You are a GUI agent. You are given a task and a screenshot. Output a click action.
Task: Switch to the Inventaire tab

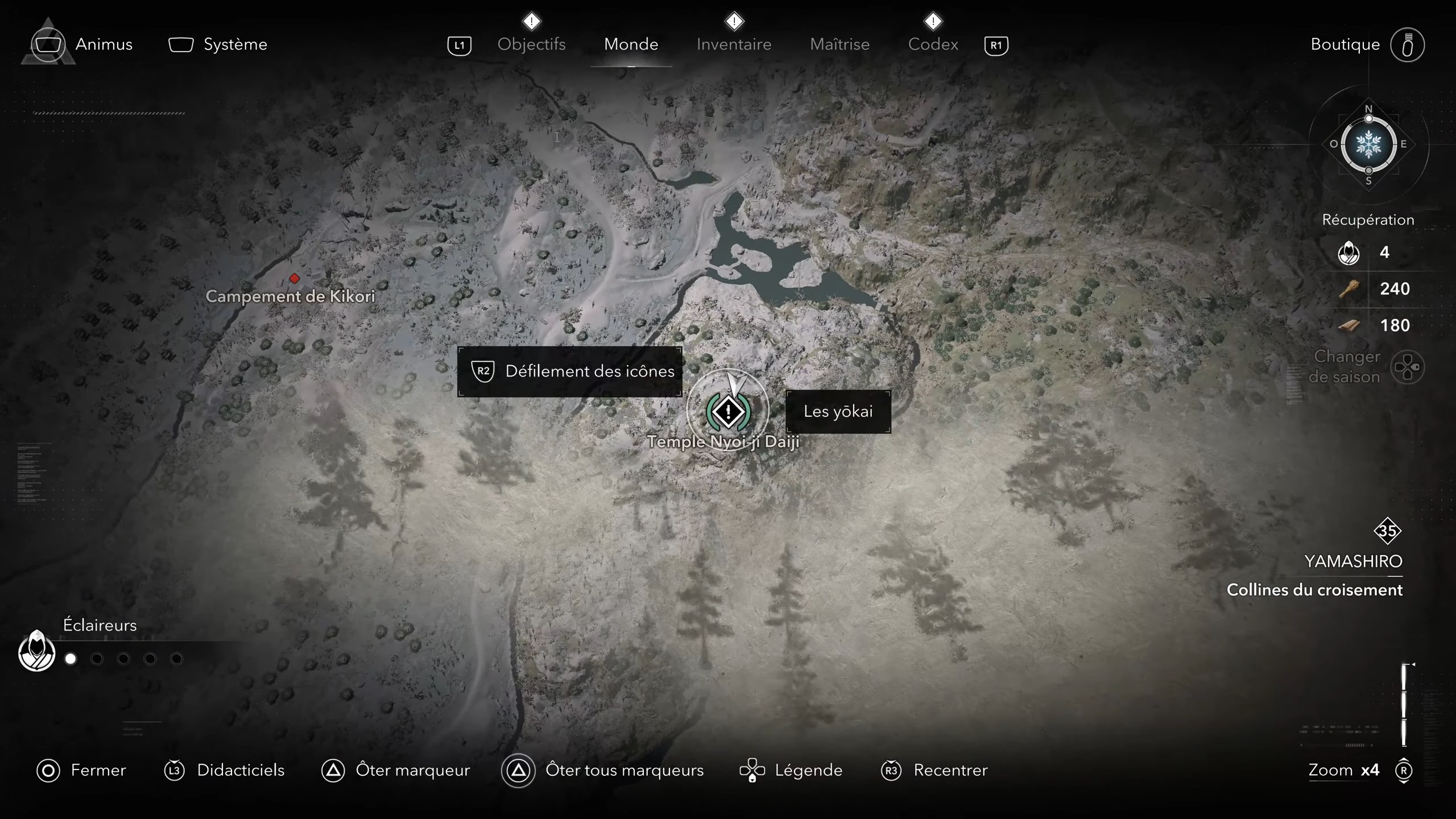(x=733, y=44)
